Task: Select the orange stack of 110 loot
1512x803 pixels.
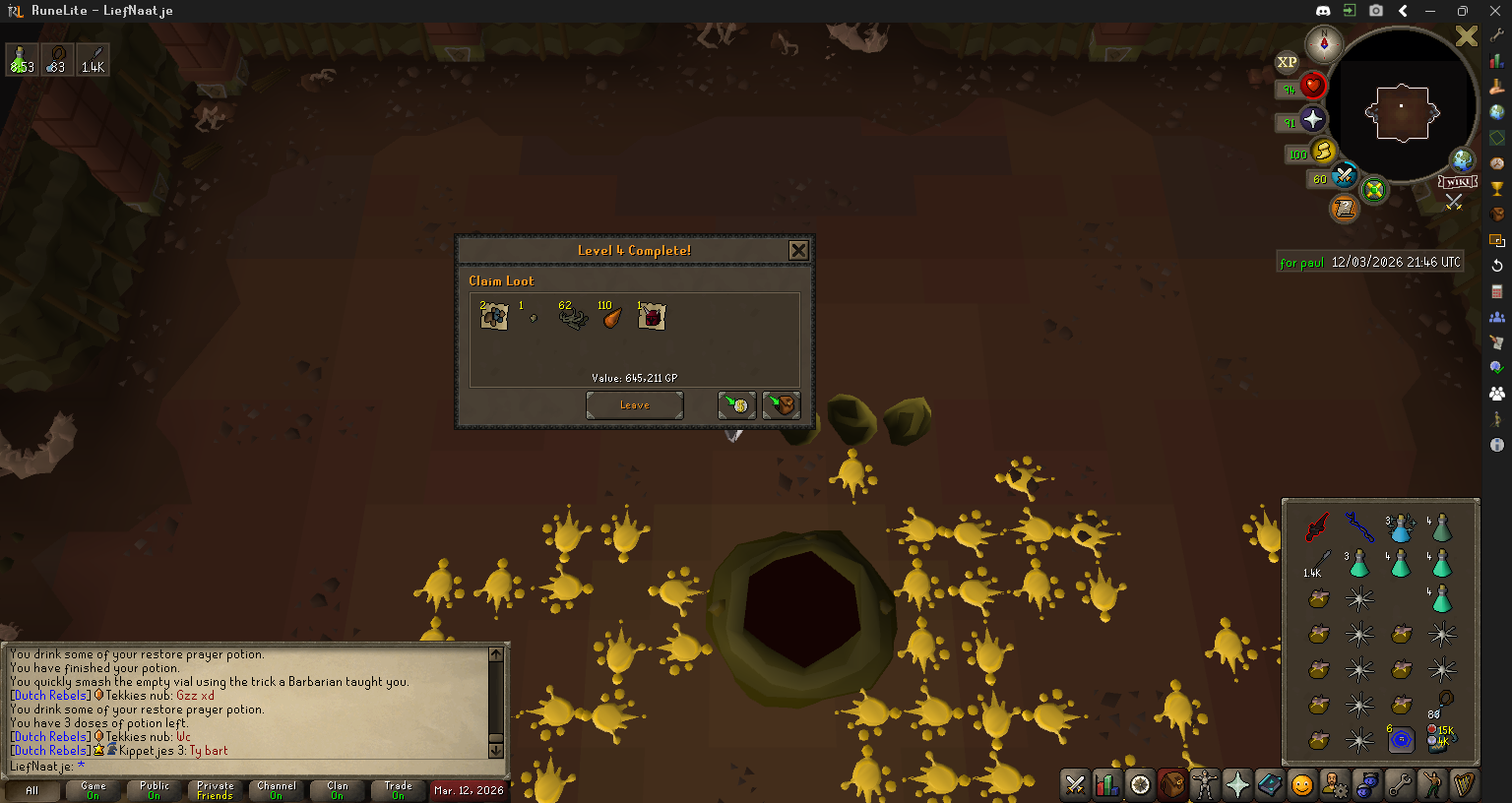Action: (611, 316)
